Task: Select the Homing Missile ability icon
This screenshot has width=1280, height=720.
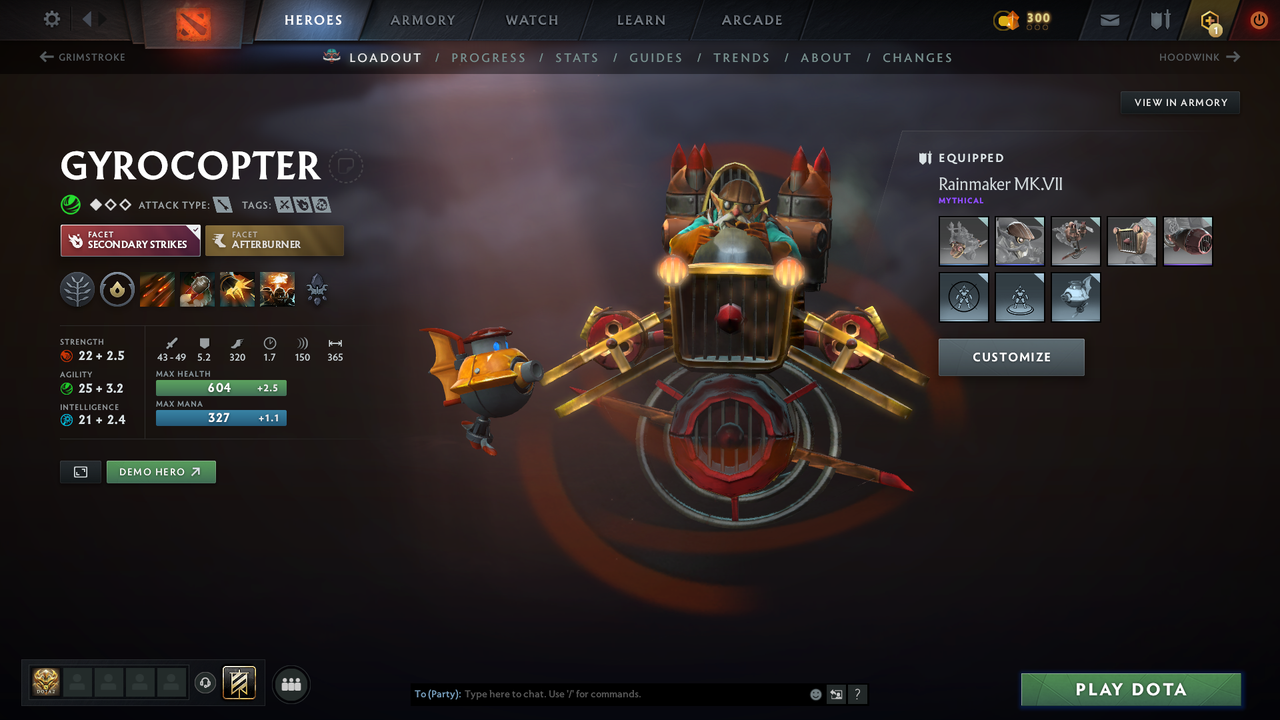Action: pyautogui.click(x=195, y=290)
